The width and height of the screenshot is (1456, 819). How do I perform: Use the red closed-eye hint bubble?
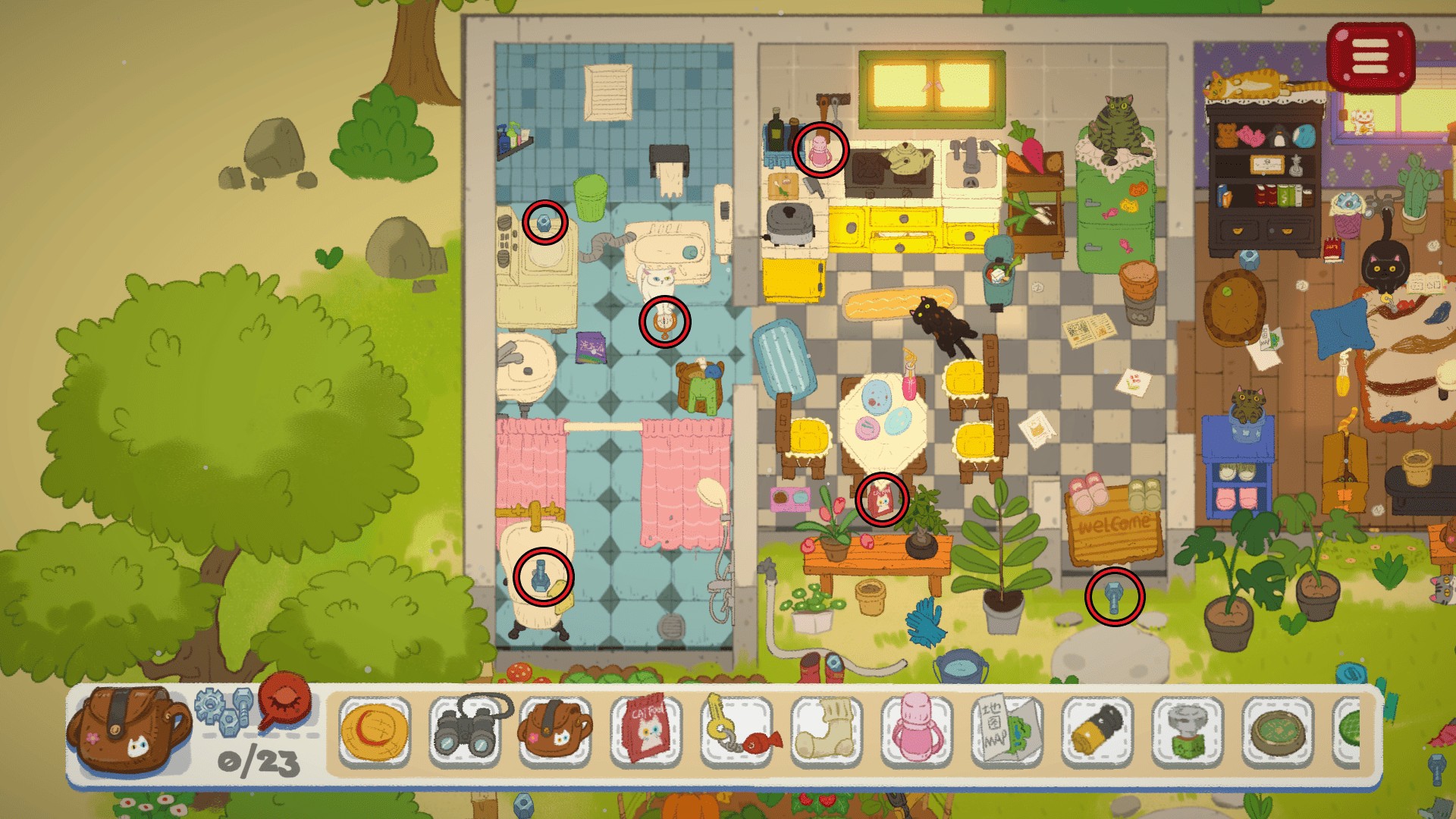[284, 701]
